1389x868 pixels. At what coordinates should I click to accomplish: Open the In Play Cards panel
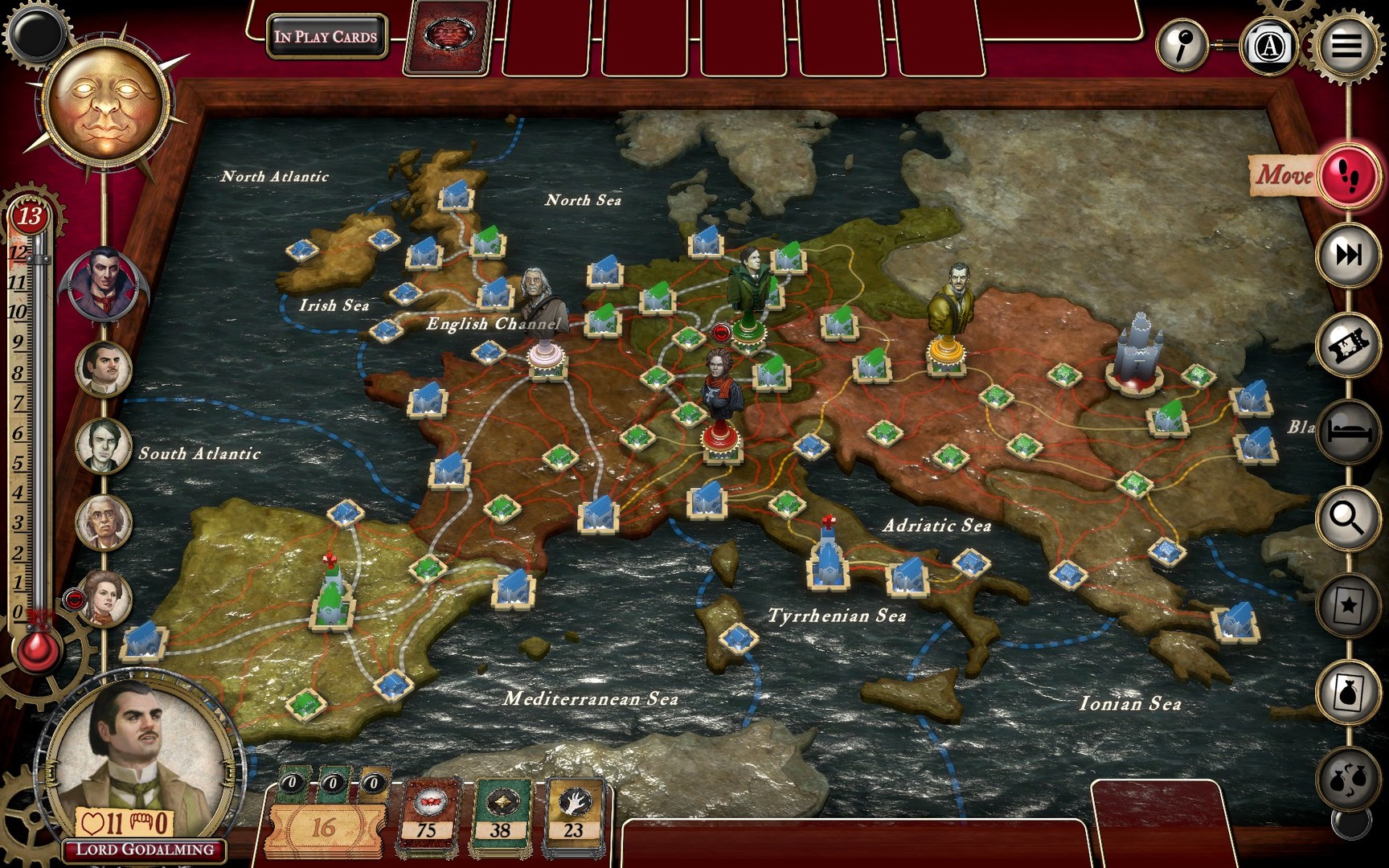point(327,35)
